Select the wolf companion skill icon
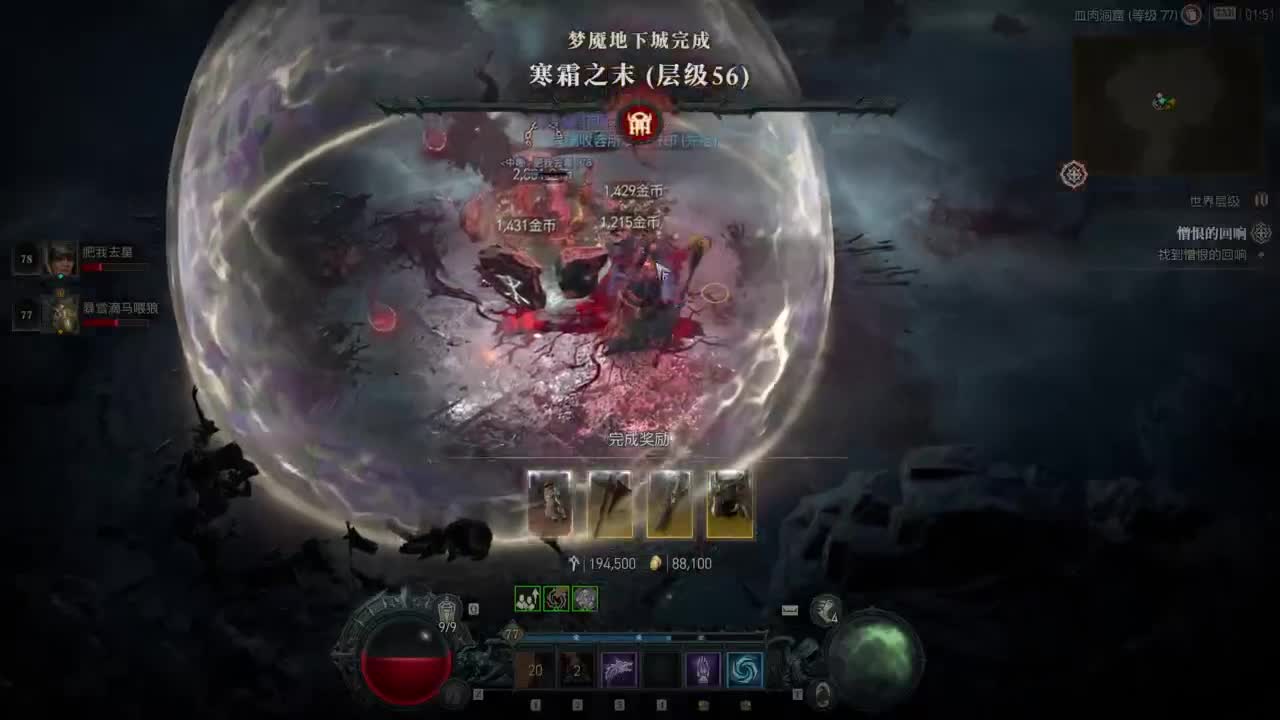Viewport: 1280px width, 720px height. click(x=619, y=668)
